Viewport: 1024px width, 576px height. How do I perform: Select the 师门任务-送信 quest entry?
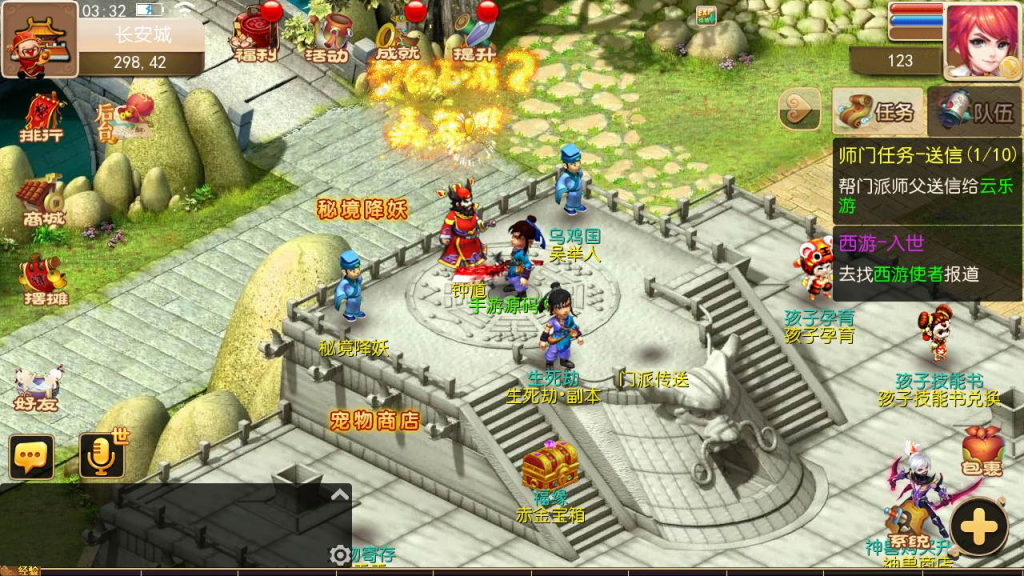927,181
